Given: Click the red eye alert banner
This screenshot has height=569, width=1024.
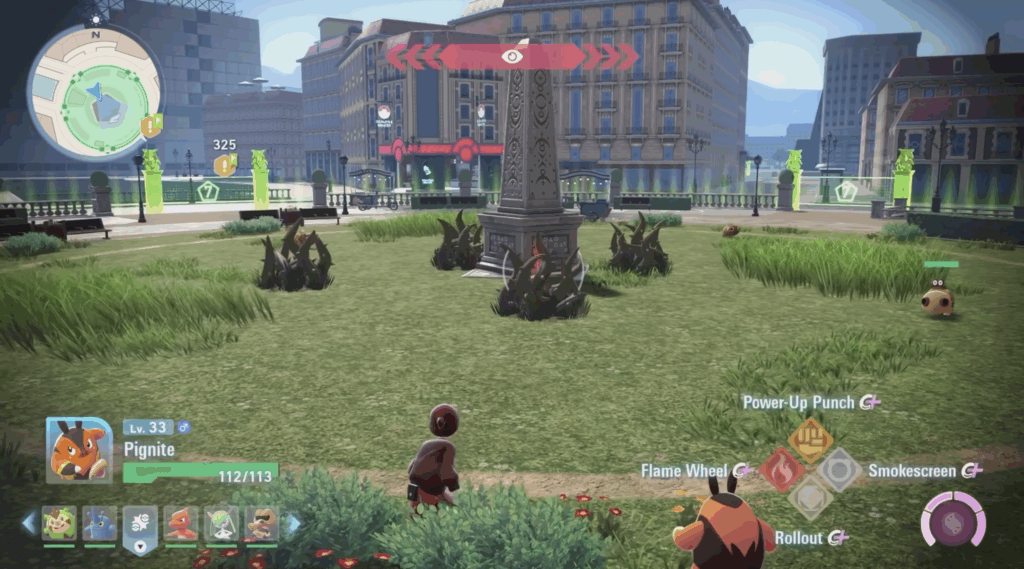Looking at the screenshot, I should click(512, 57).
